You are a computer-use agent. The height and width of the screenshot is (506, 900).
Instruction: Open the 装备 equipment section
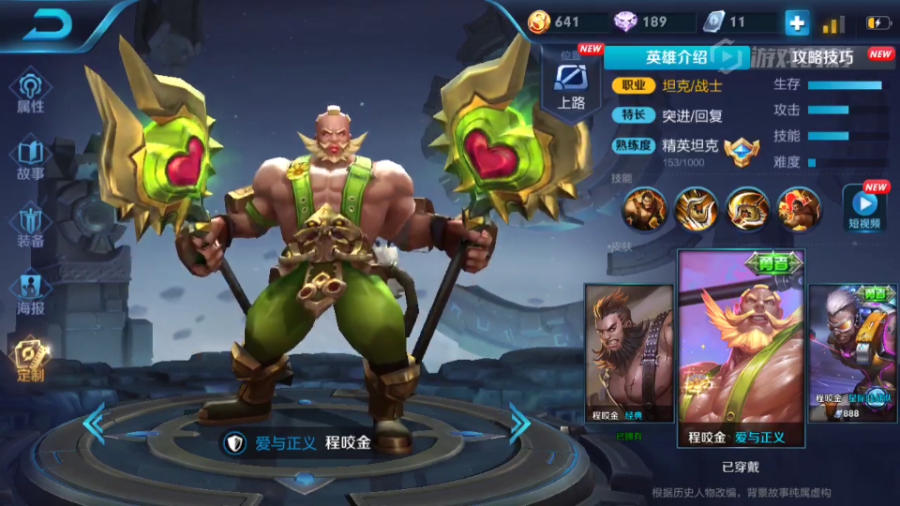pyautogui.click(x=30, y=226)
